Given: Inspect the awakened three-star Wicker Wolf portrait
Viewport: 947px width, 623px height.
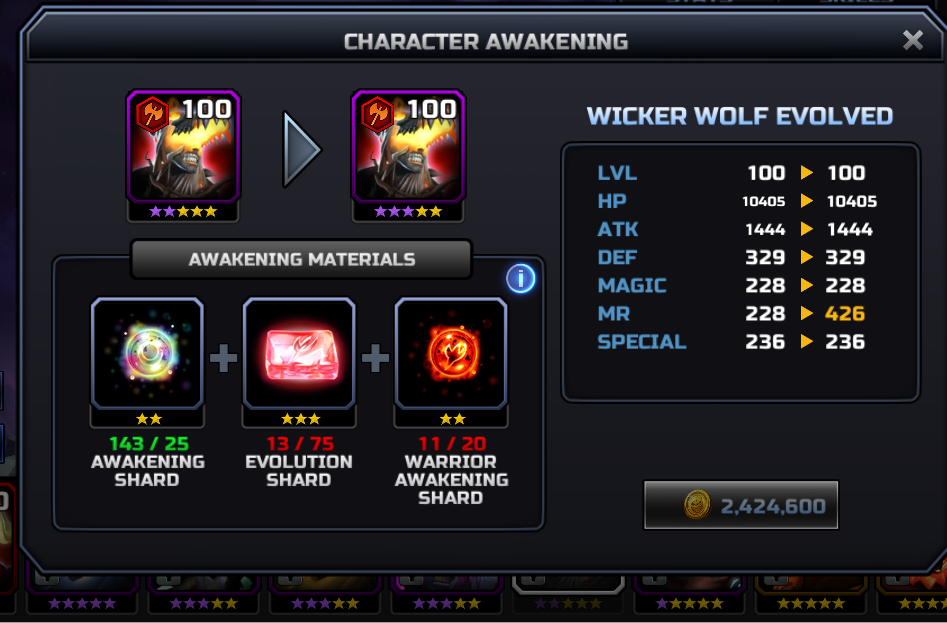Looking at the screenshot, I should 408,146.
